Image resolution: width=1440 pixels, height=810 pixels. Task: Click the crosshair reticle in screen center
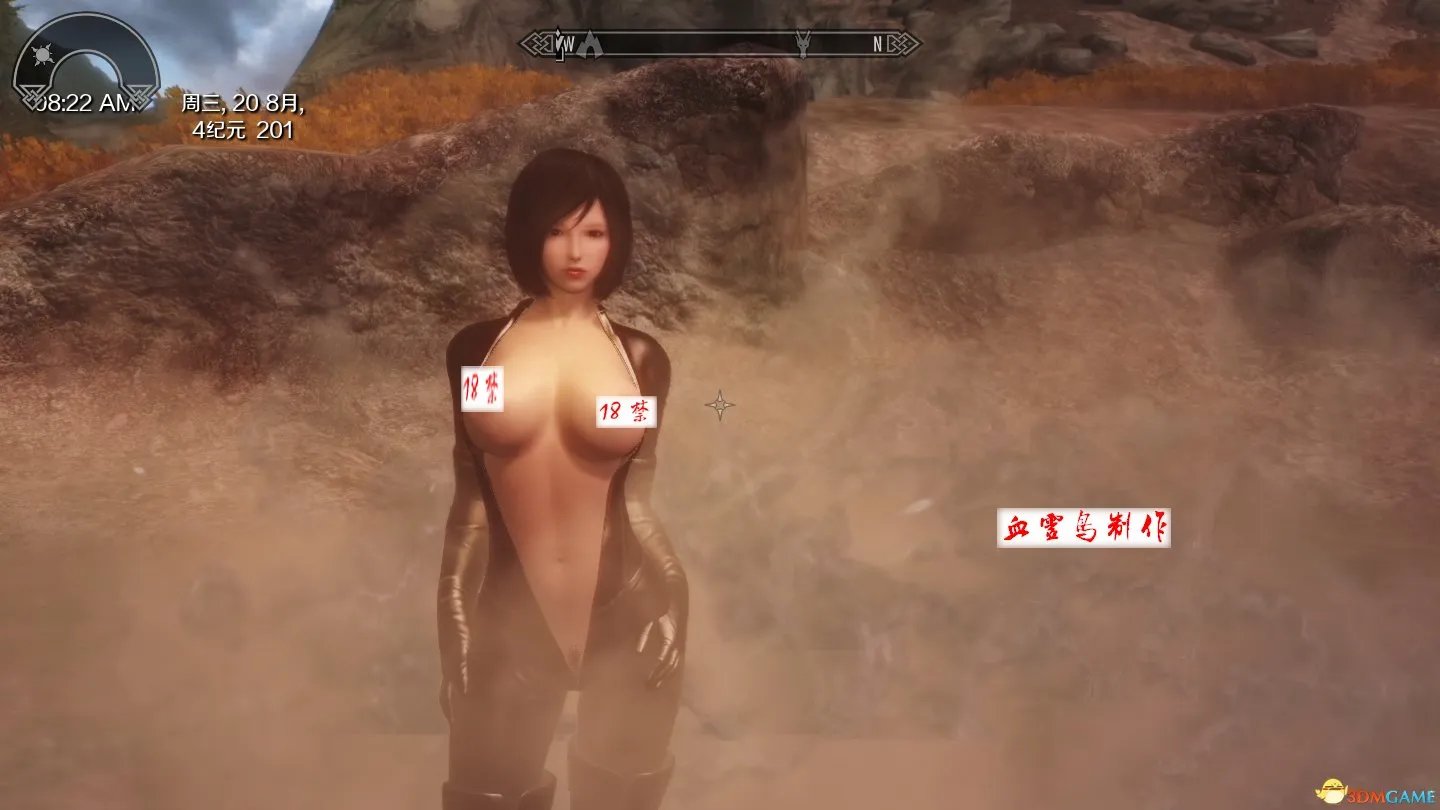click(722, 405)
